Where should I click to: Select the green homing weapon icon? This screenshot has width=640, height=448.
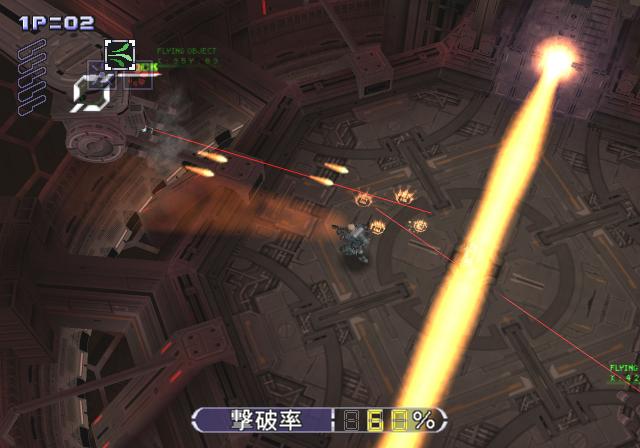120,55
